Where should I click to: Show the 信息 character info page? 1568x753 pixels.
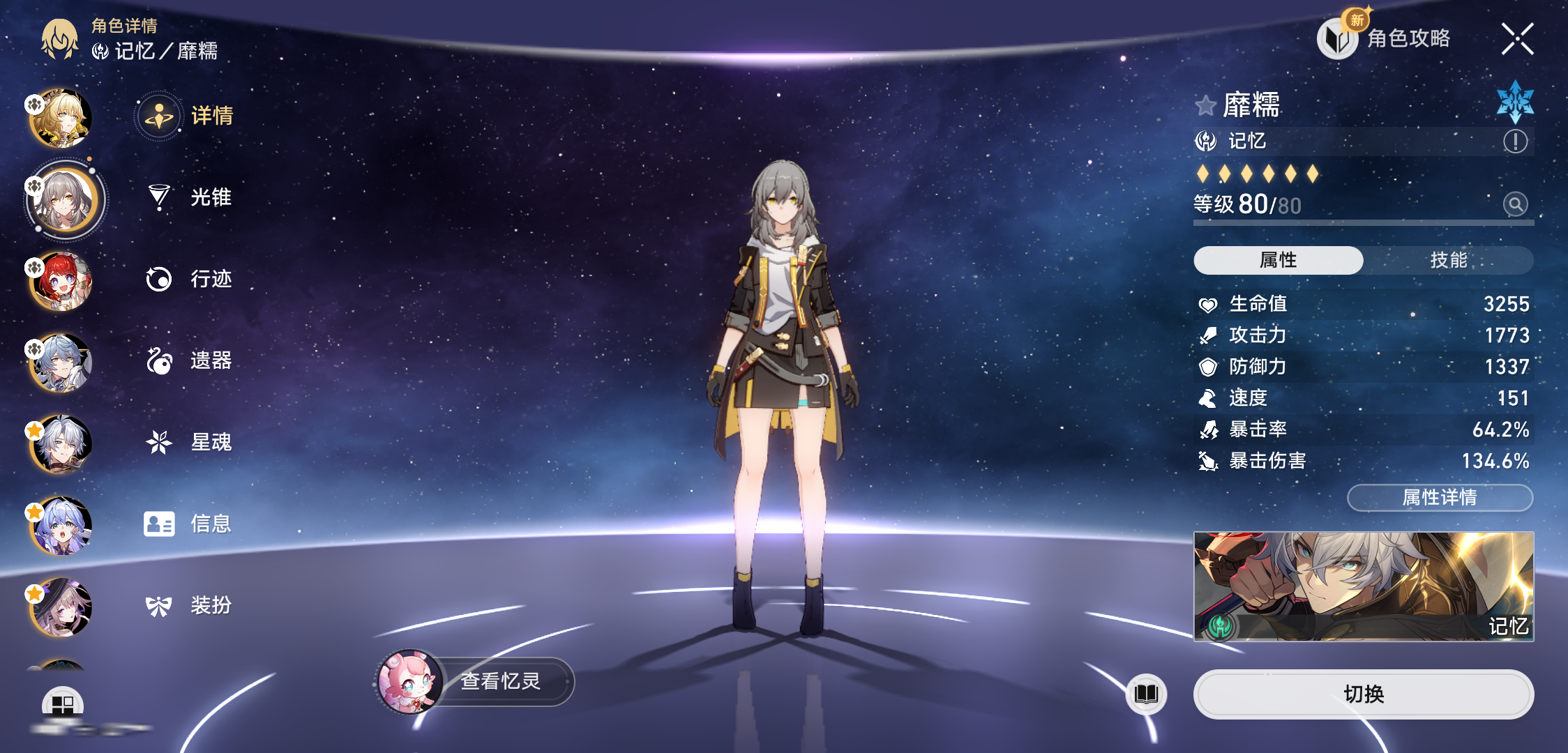point(190,524)
